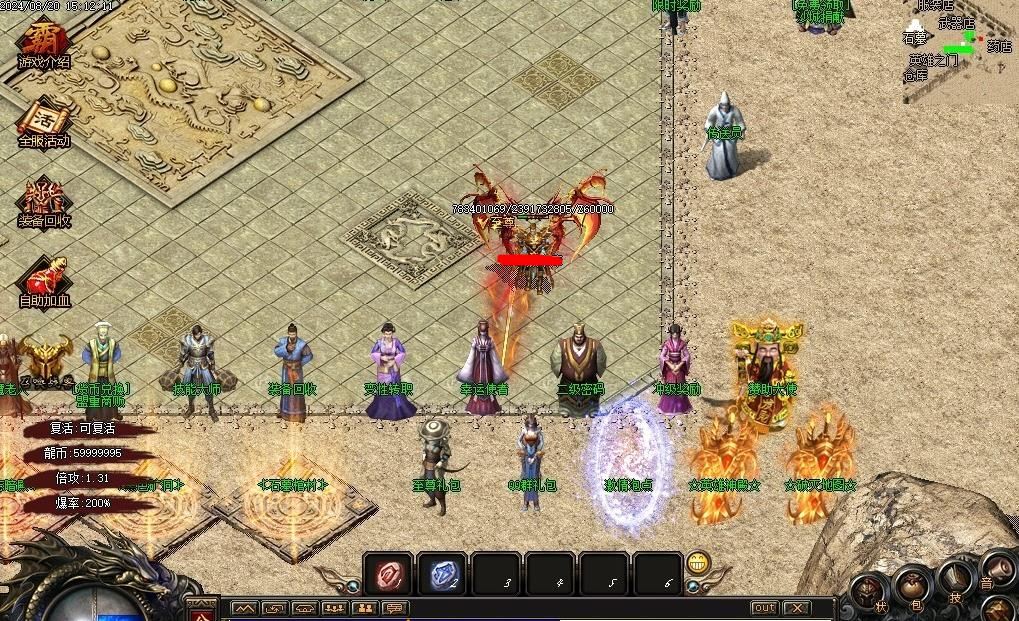
Task: Close the game with the X button
Action: coord(796,608)
